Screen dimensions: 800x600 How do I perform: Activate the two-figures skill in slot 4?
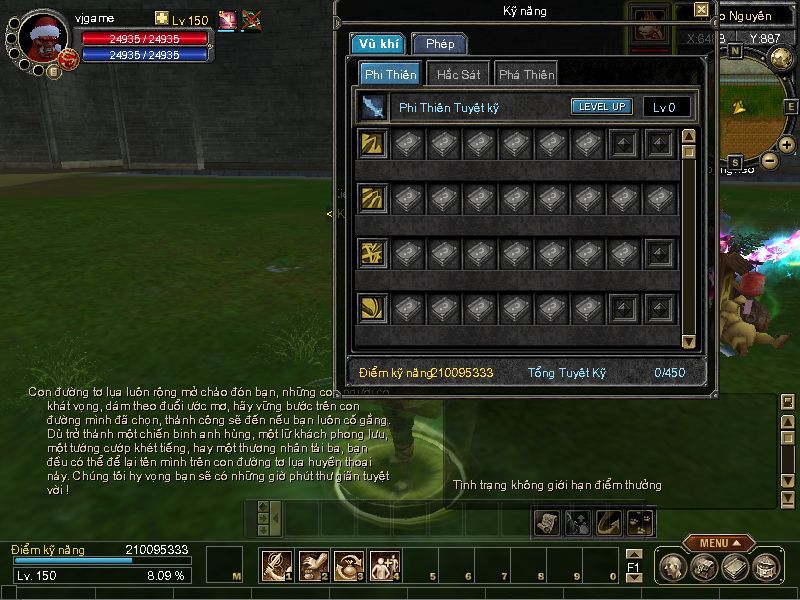click(x=385, y=566)
